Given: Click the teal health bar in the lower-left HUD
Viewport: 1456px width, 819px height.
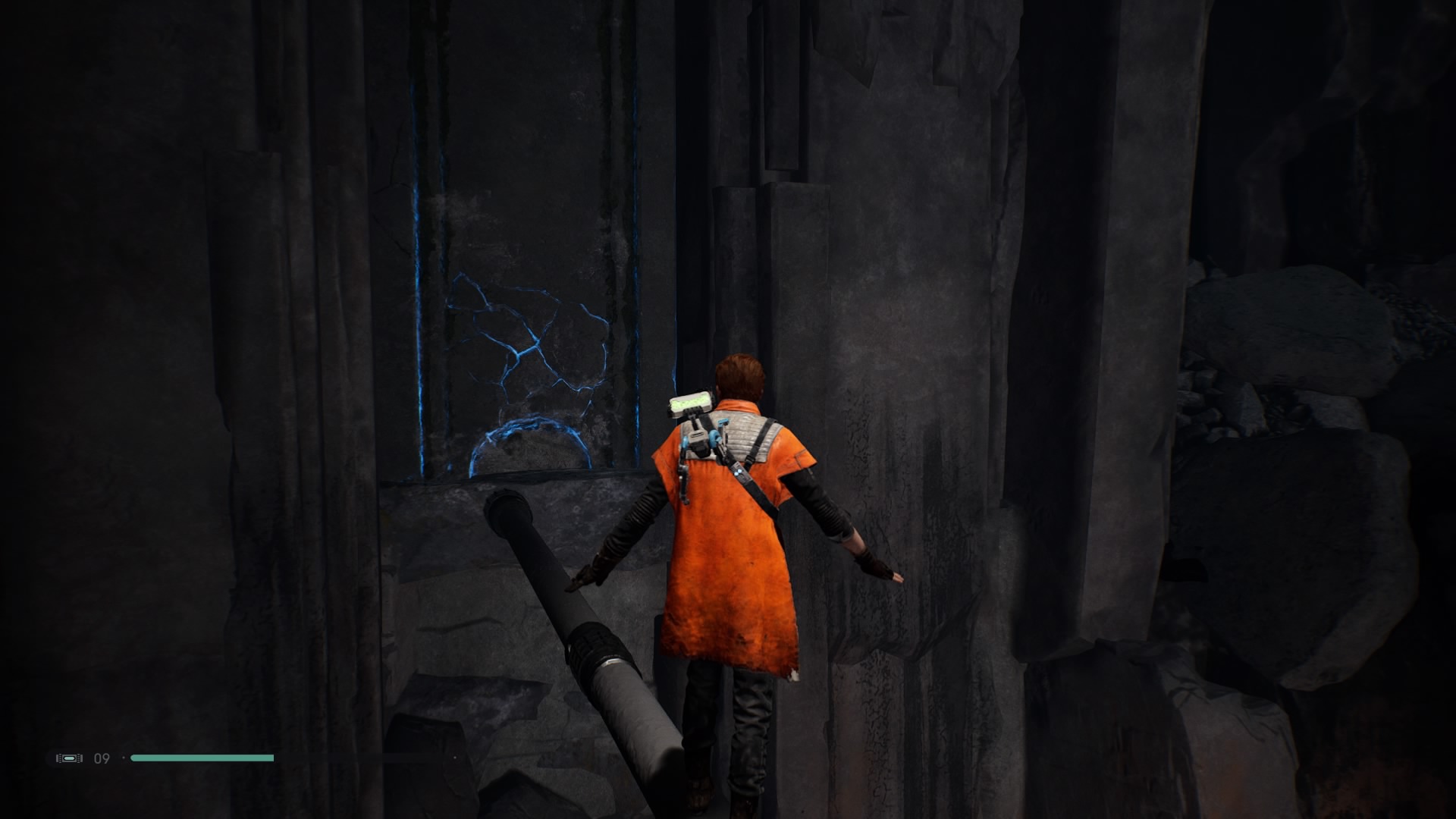Looking at the screenshot, I should (x=201, y=757).
